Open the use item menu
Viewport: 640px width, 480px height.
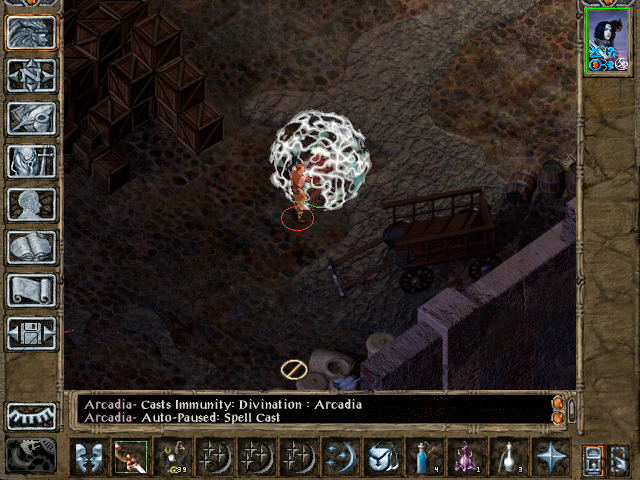click(383, 458)
